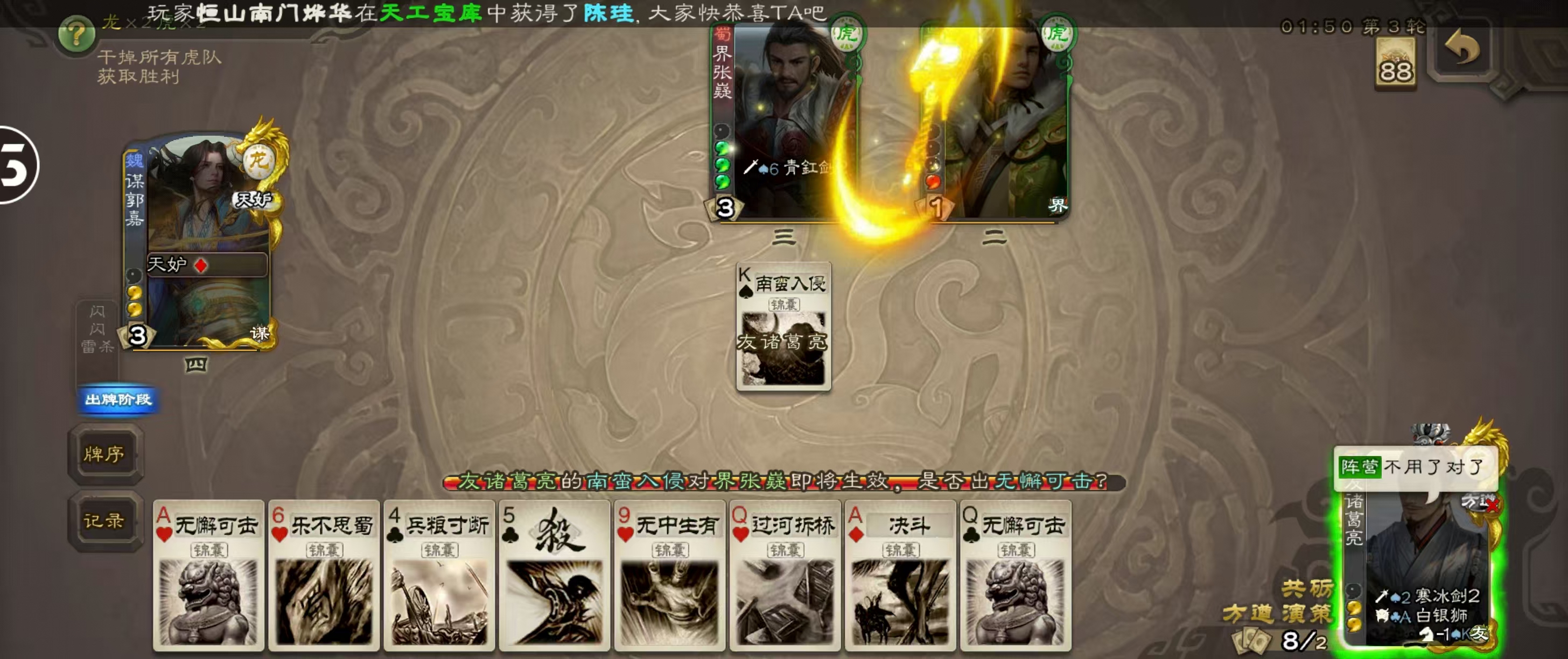This screenshot has width=1568, height=659.
Task: Pick the 乐不思蜀 card in hand
Action: point(324,574)
